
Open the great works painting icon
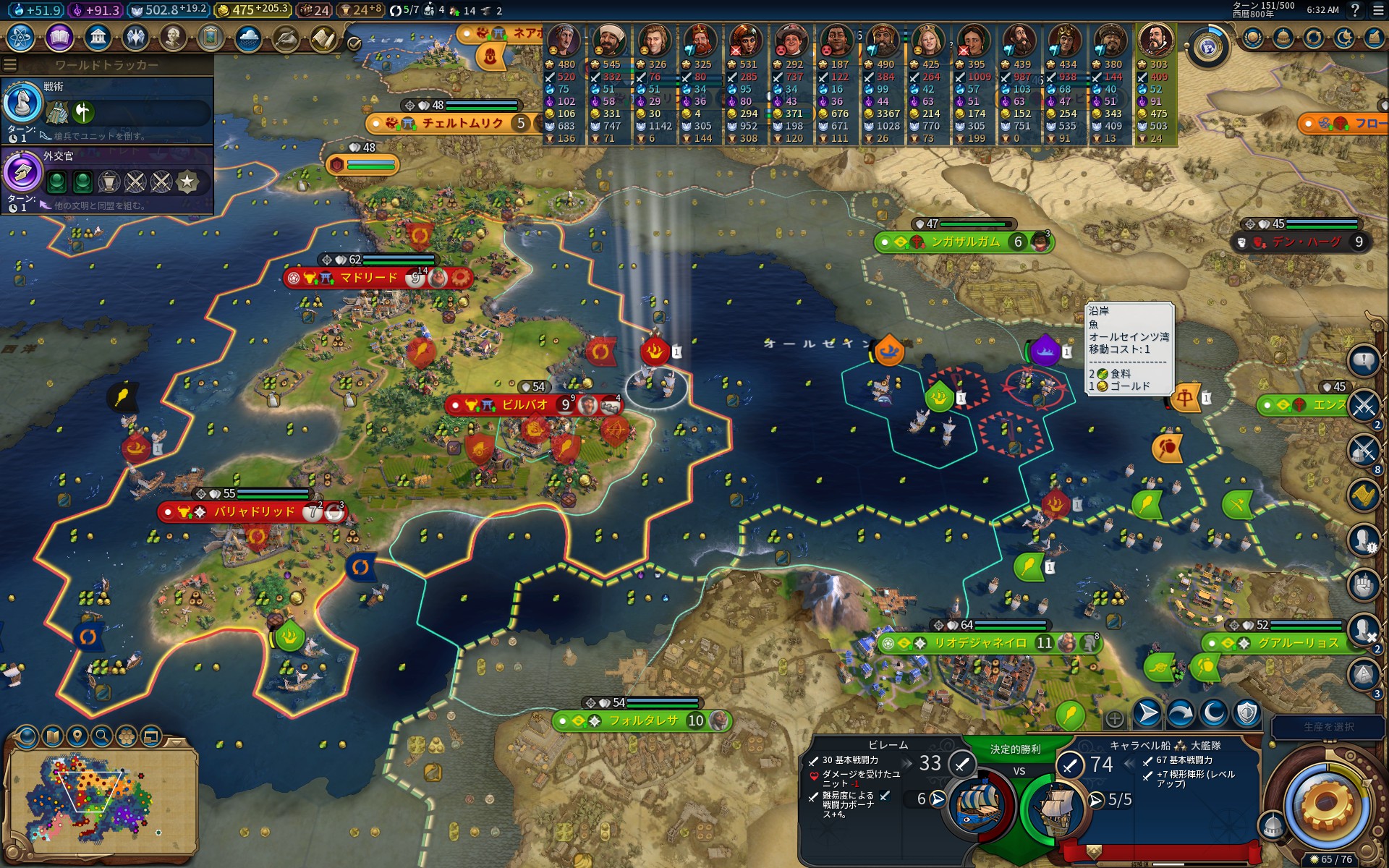click(211, 37)
